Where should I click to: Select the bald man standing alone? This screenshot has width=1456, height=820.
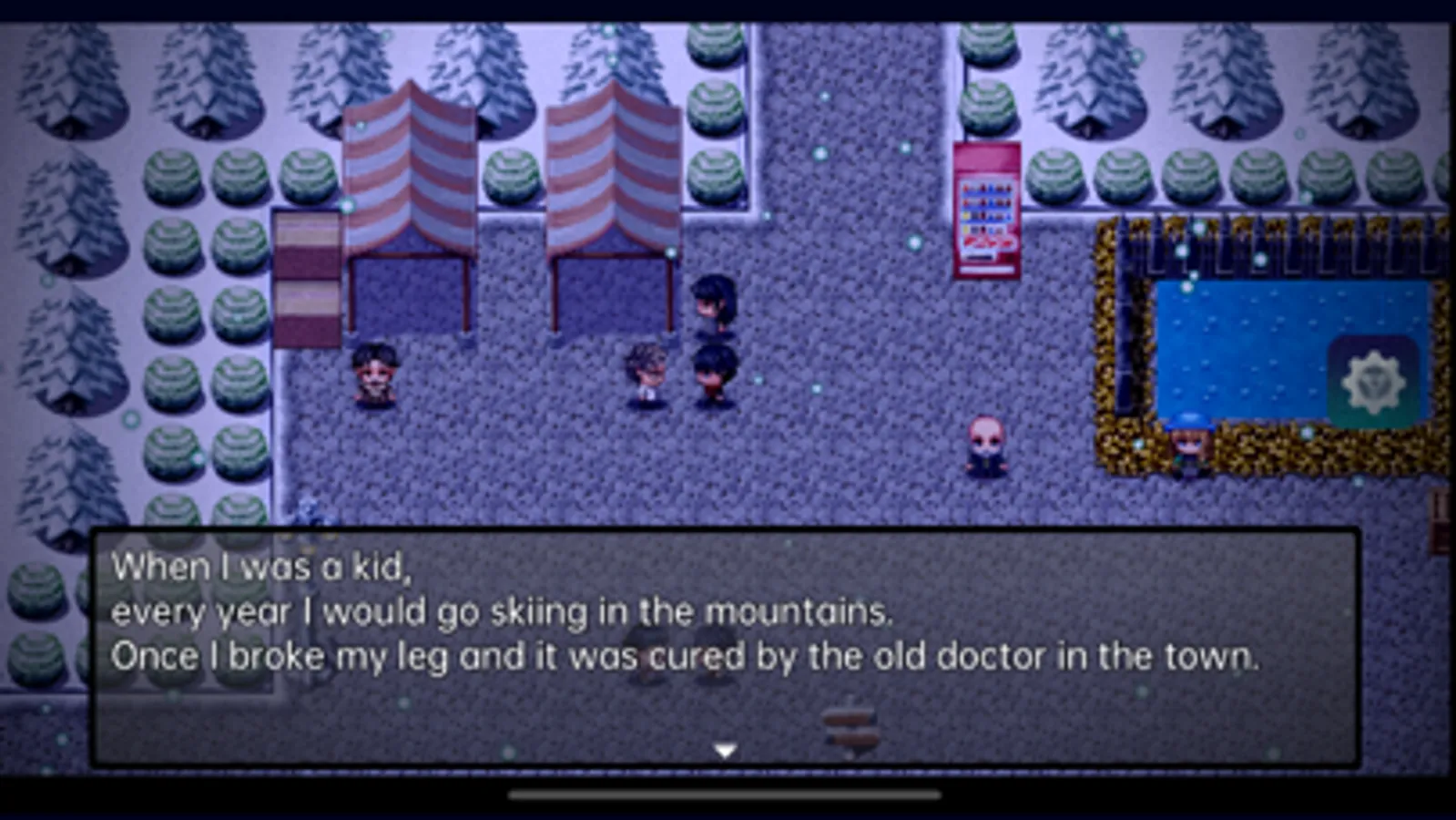click(x=985, y=446)
